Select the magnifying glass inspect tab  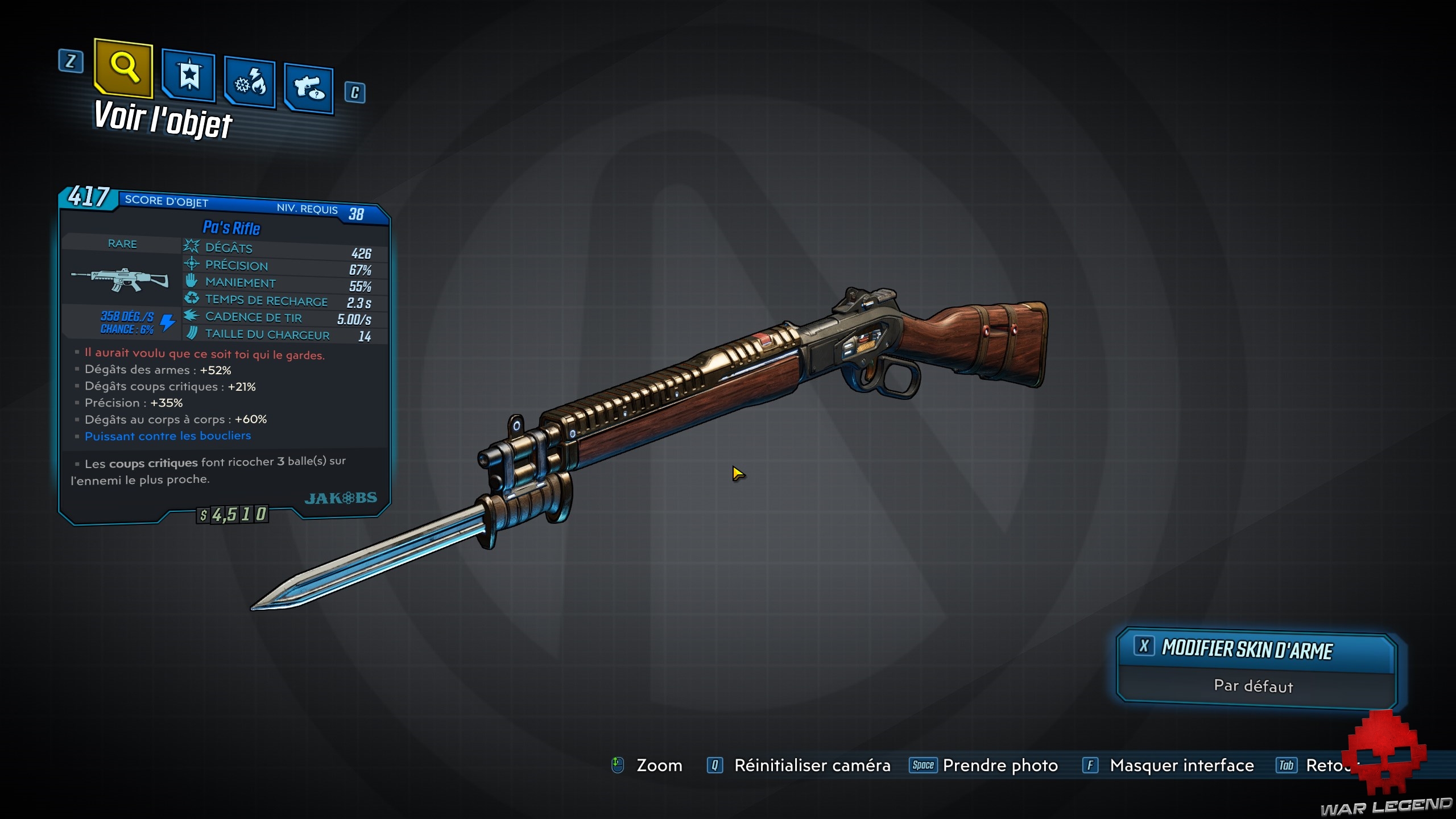[123, 68]
